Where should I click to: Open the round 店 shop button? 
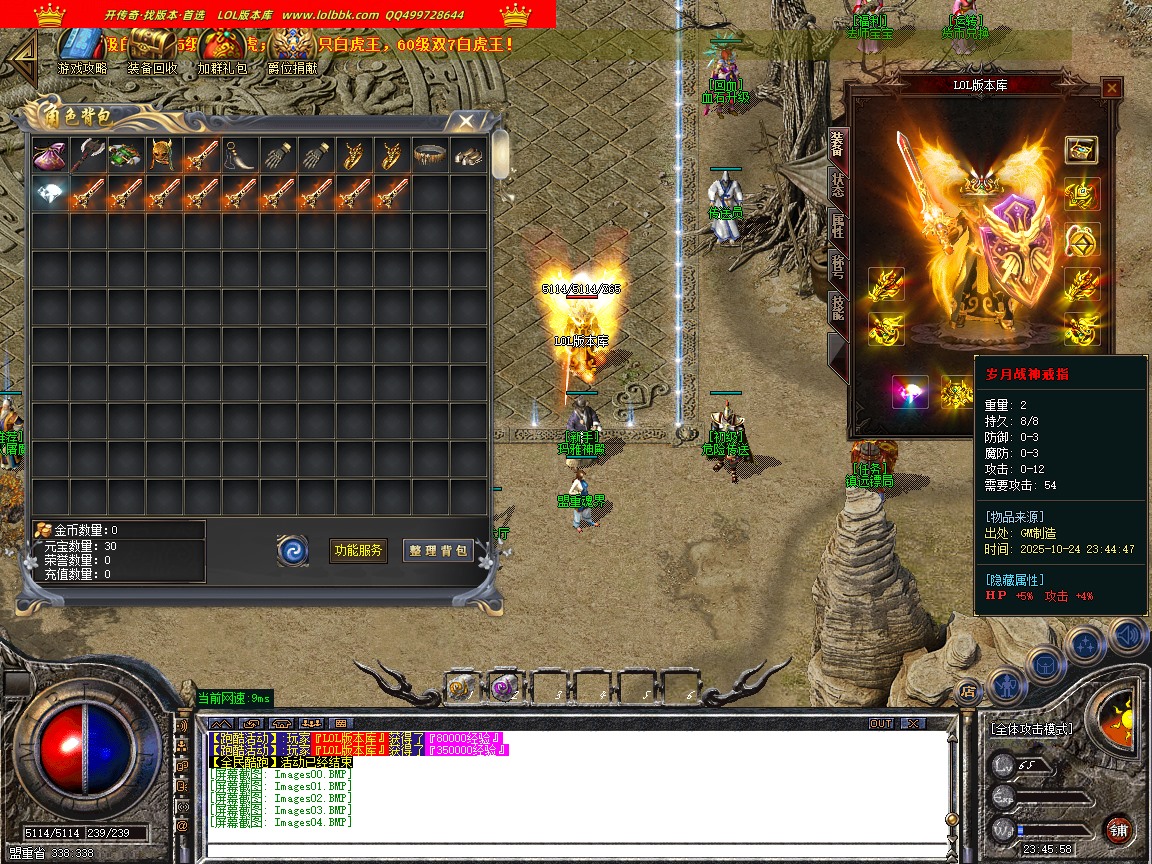tap(967, 690)
